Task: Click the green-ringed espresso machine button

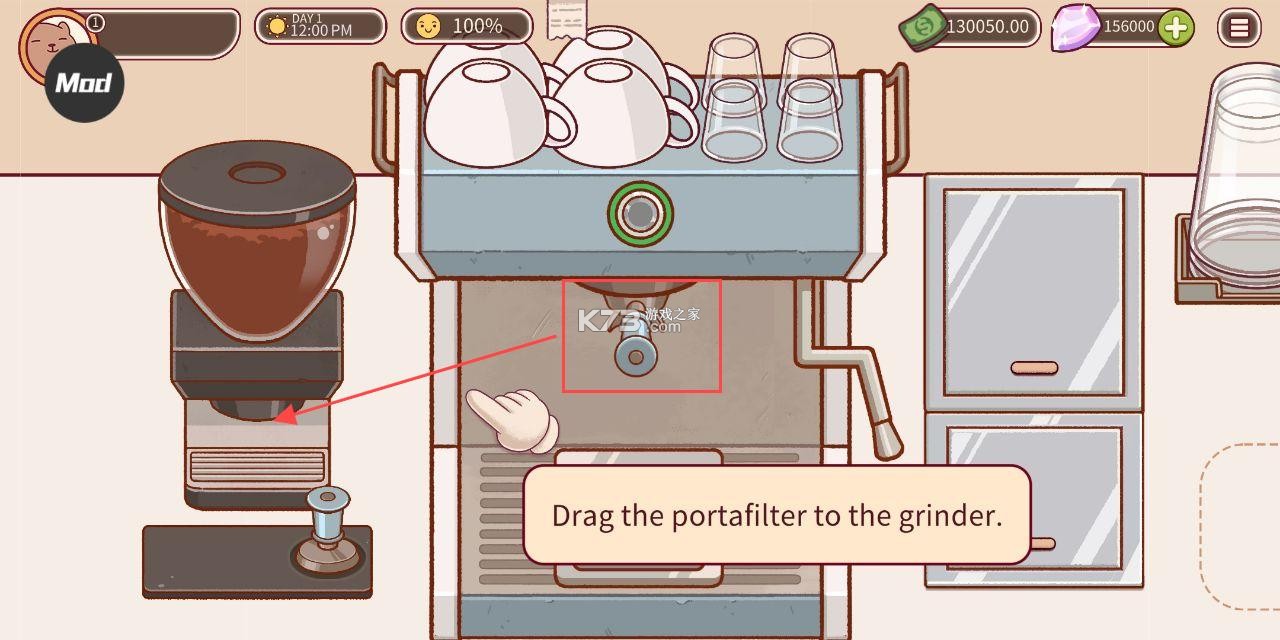Action: click(640, 212)
